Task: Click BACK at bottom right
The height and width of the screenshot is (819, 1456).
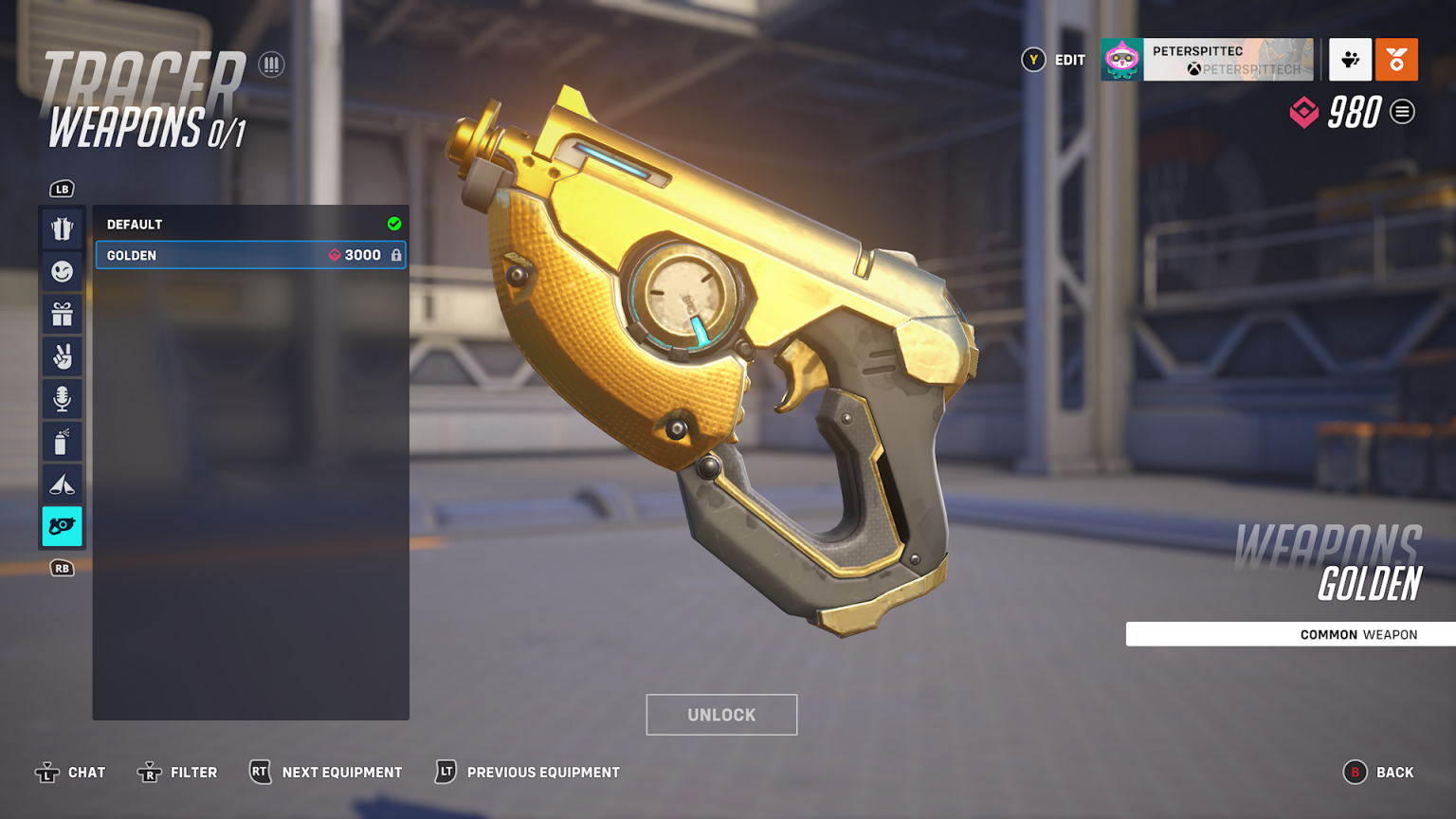Action: click(x=1393, y=772)
